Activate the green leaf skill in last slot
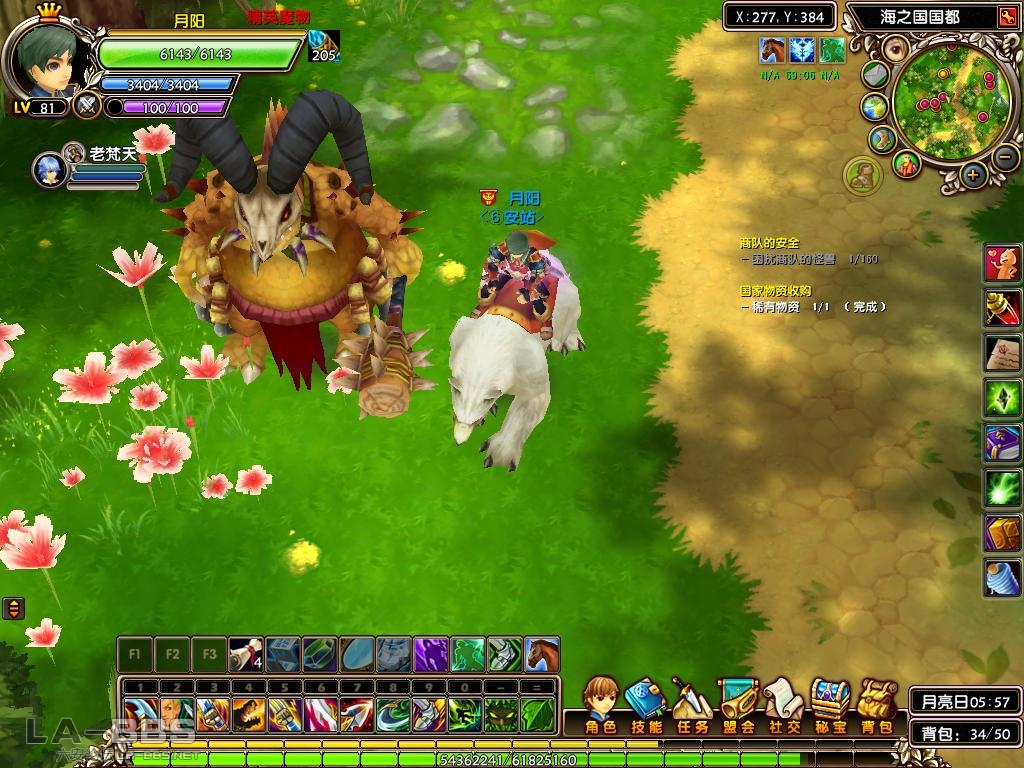This screenshot has width=1024, height=768. pyautogui.click(x=537, y=714)
